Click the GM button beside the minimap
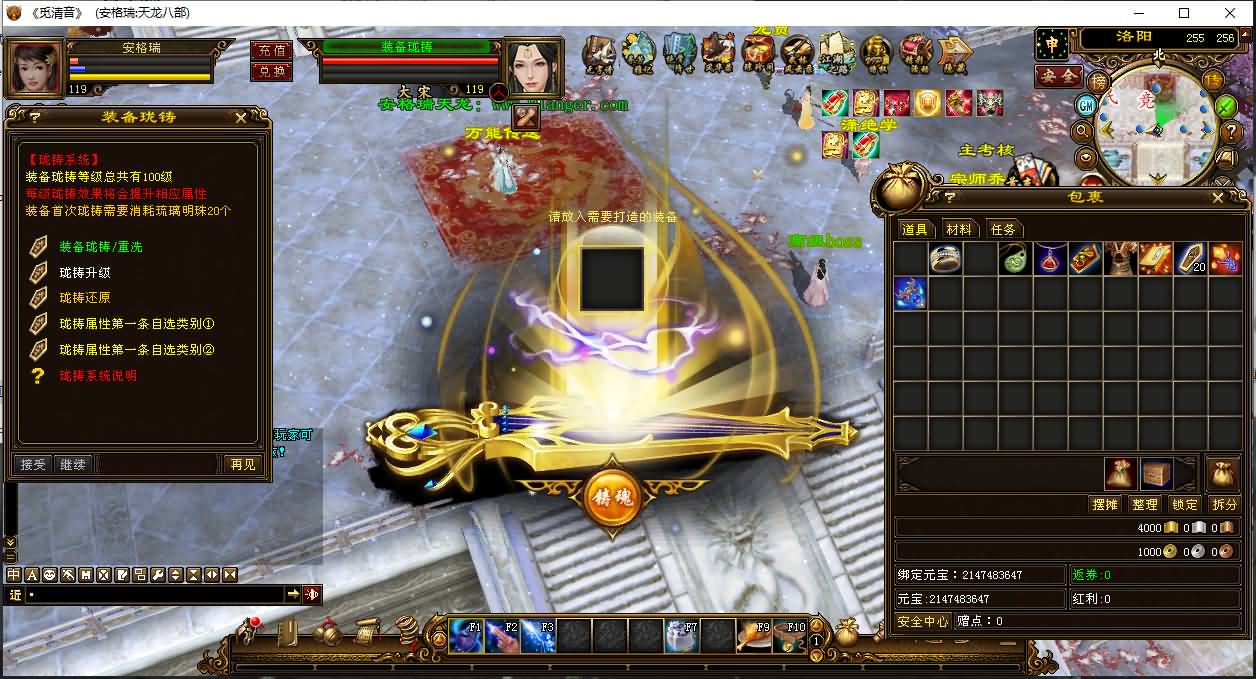The height and width of the screenshot is (679, 1256). pos(1086,105)
